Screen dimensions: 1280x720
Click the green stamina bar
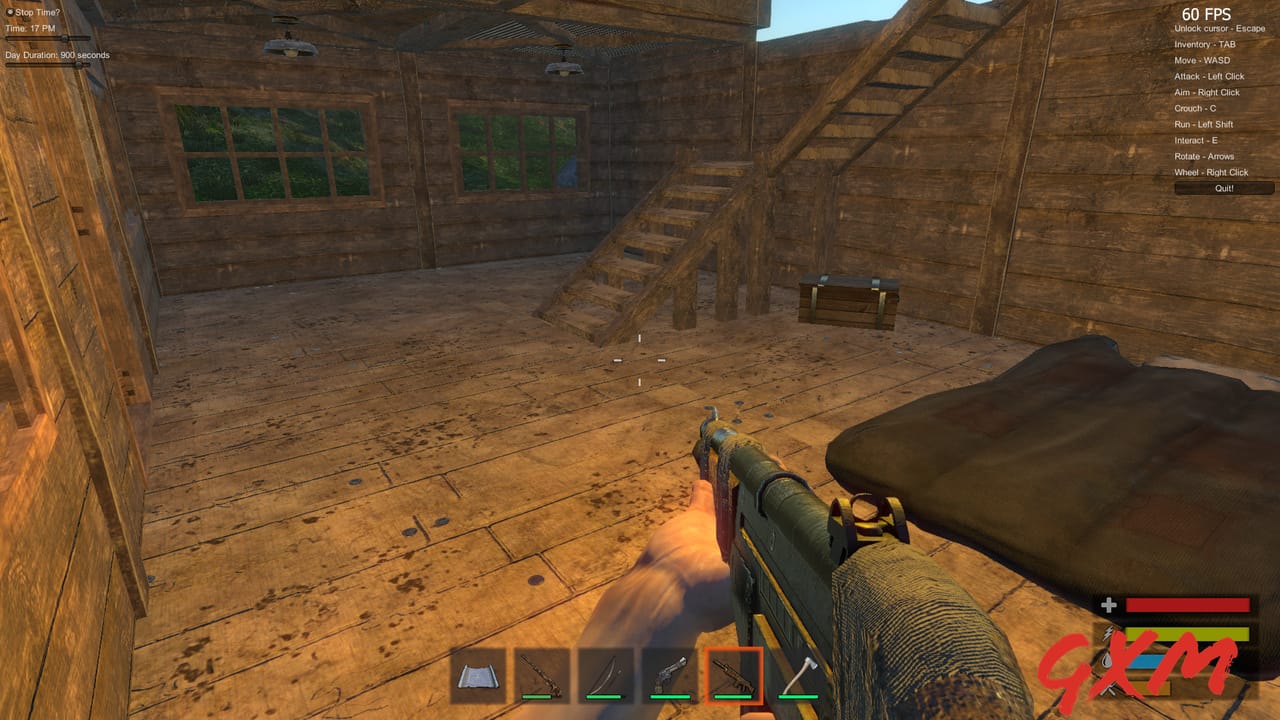click(1190, 634)
